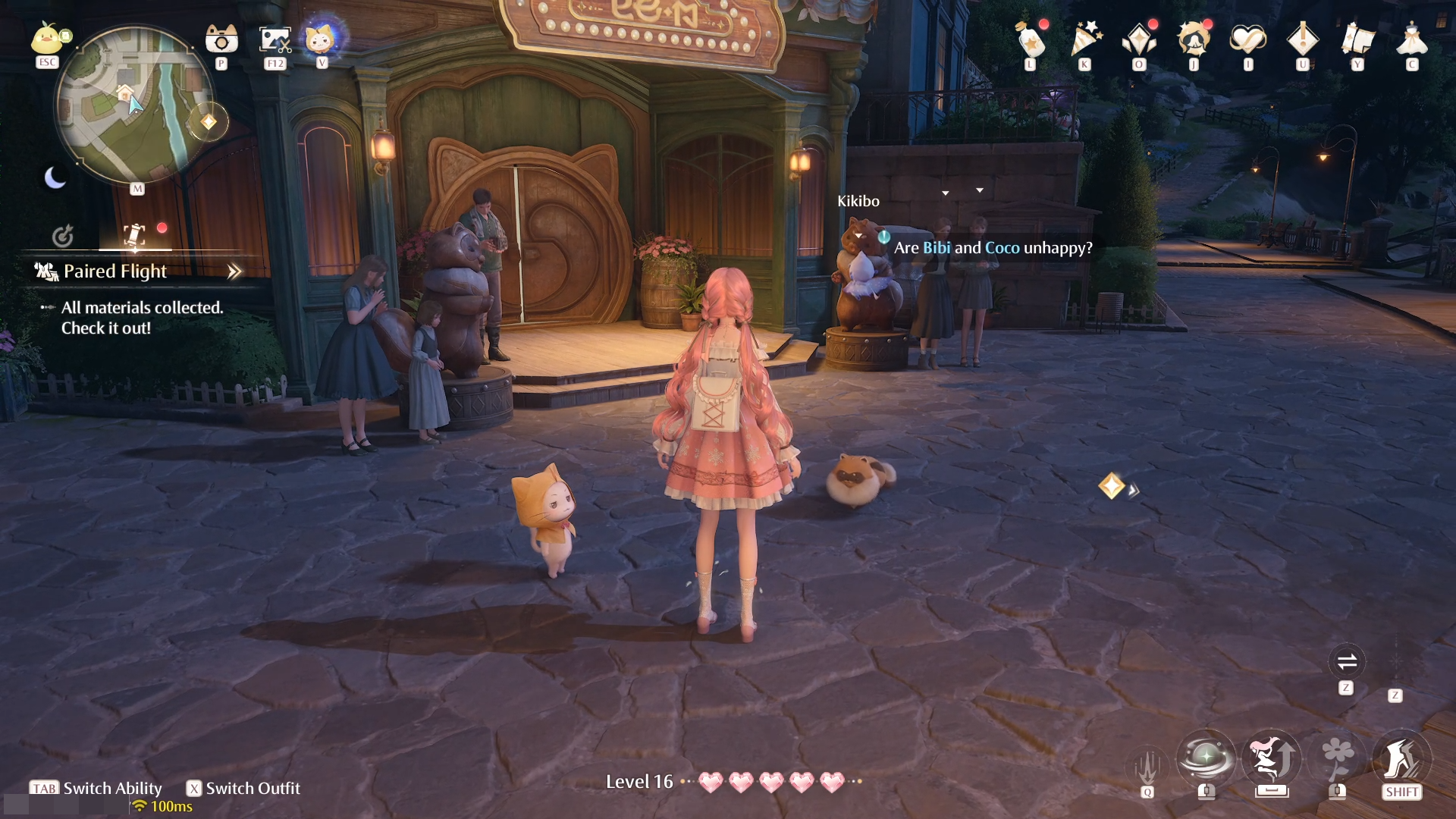
Task: Open the full map from the minimap
Action: click(136, 110)
